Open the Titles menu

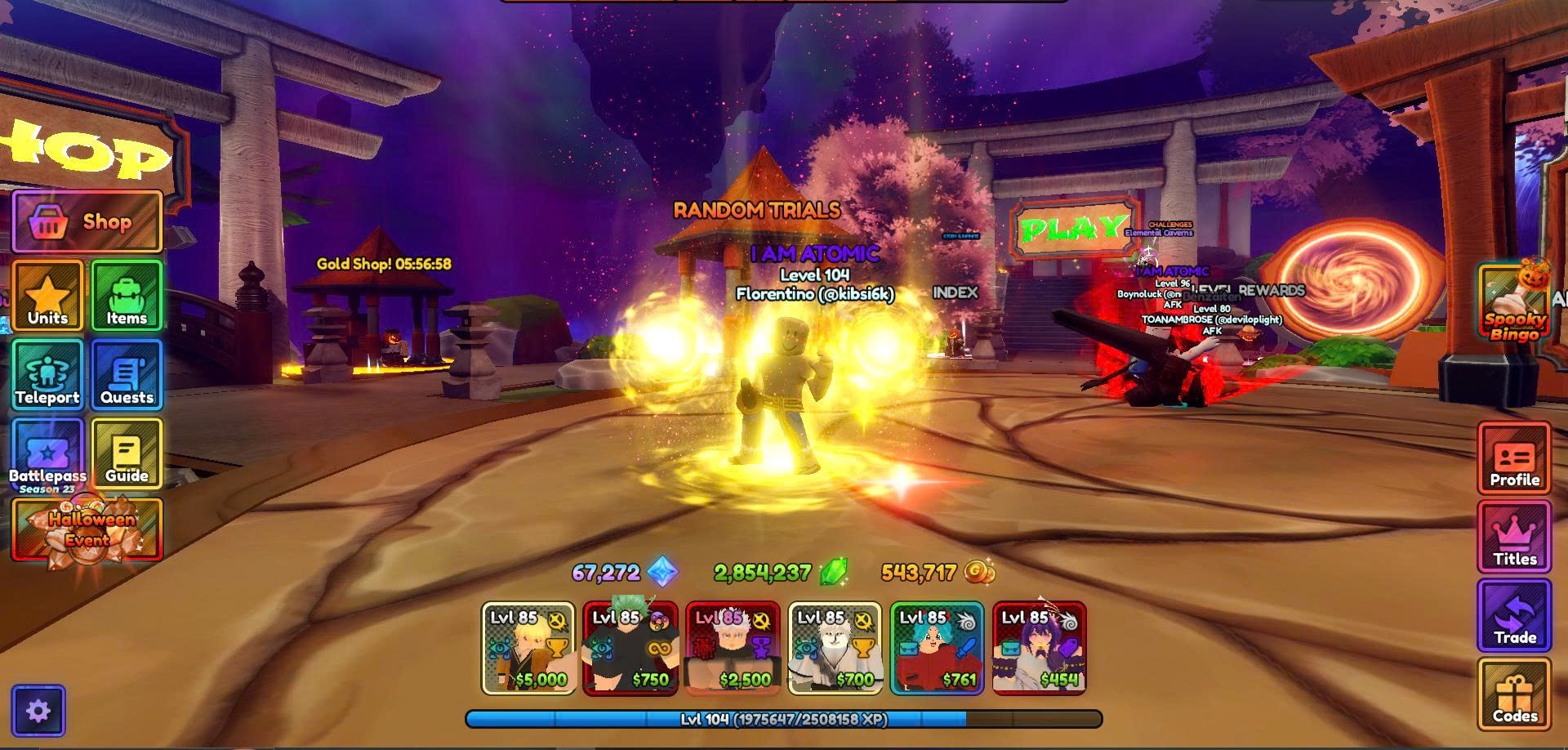[1514, 538]
